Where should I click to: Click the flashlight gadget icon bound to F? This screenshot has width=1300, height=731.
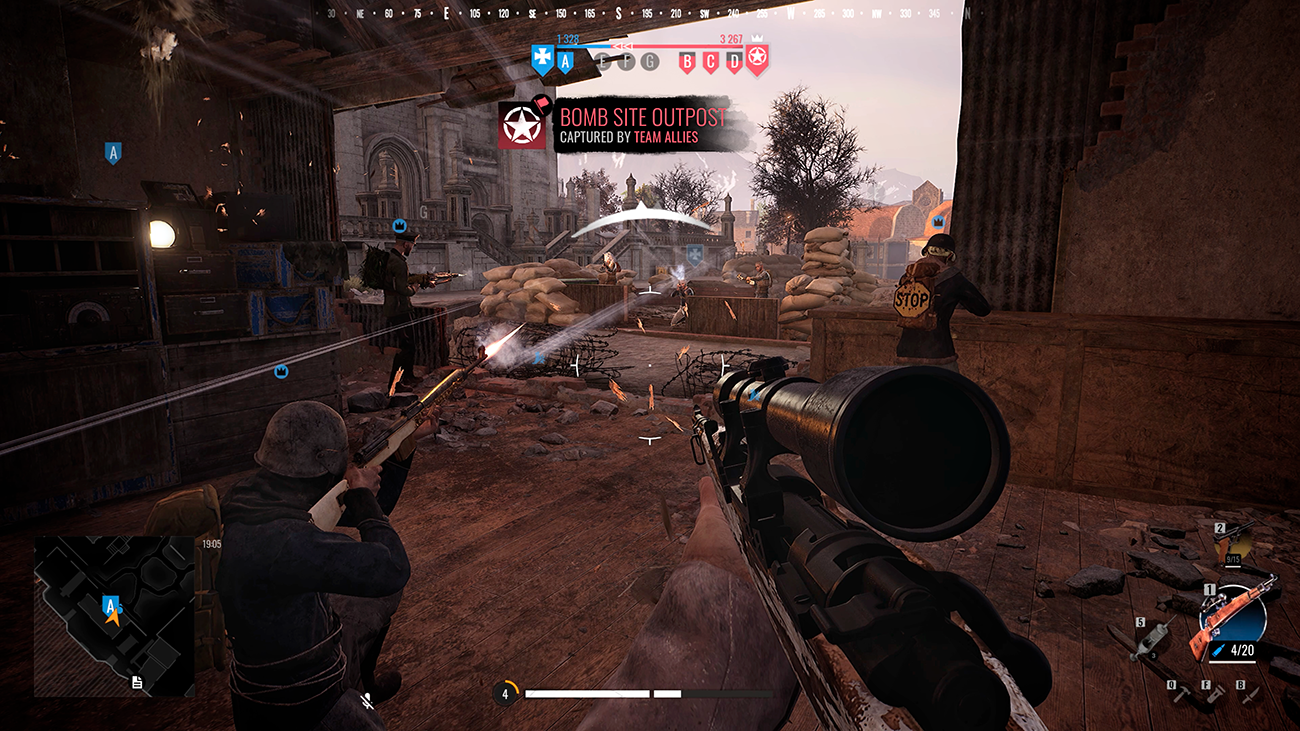click(1216, 694)
